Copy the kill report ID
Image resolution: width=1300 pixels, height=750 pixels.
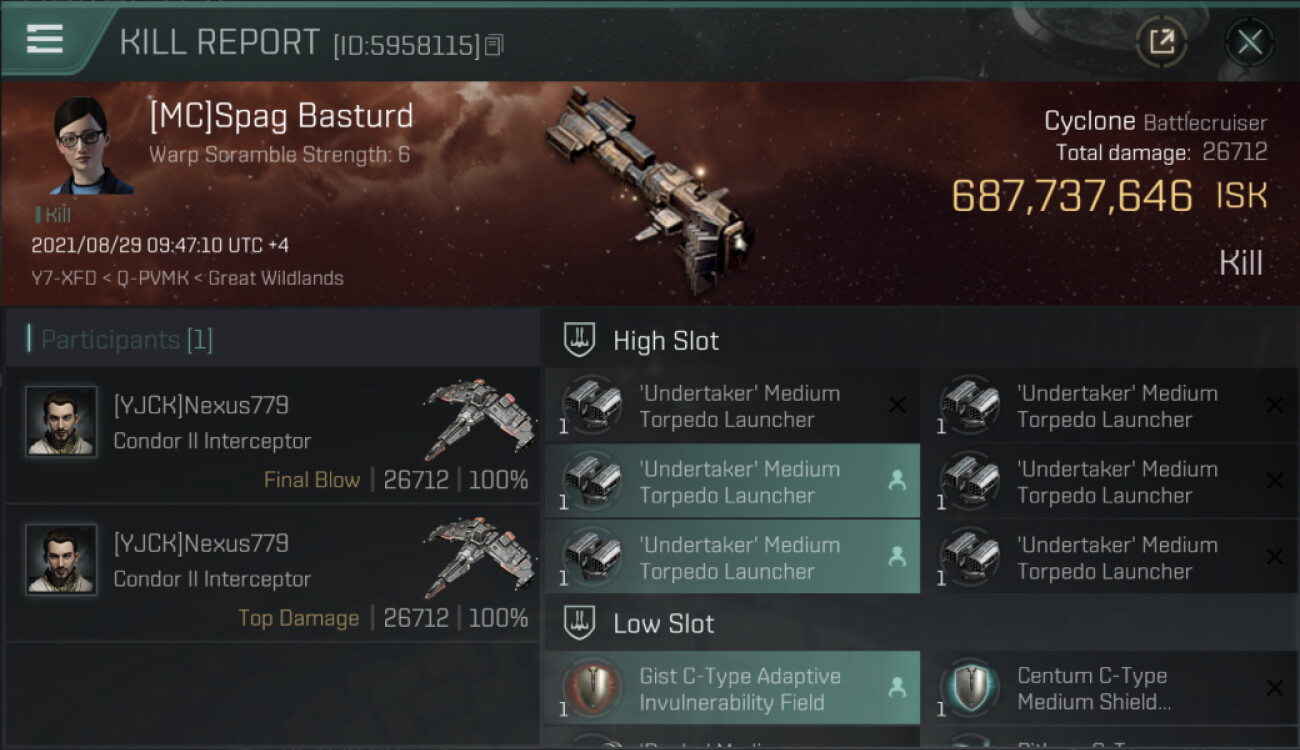(x=494, y=45)
